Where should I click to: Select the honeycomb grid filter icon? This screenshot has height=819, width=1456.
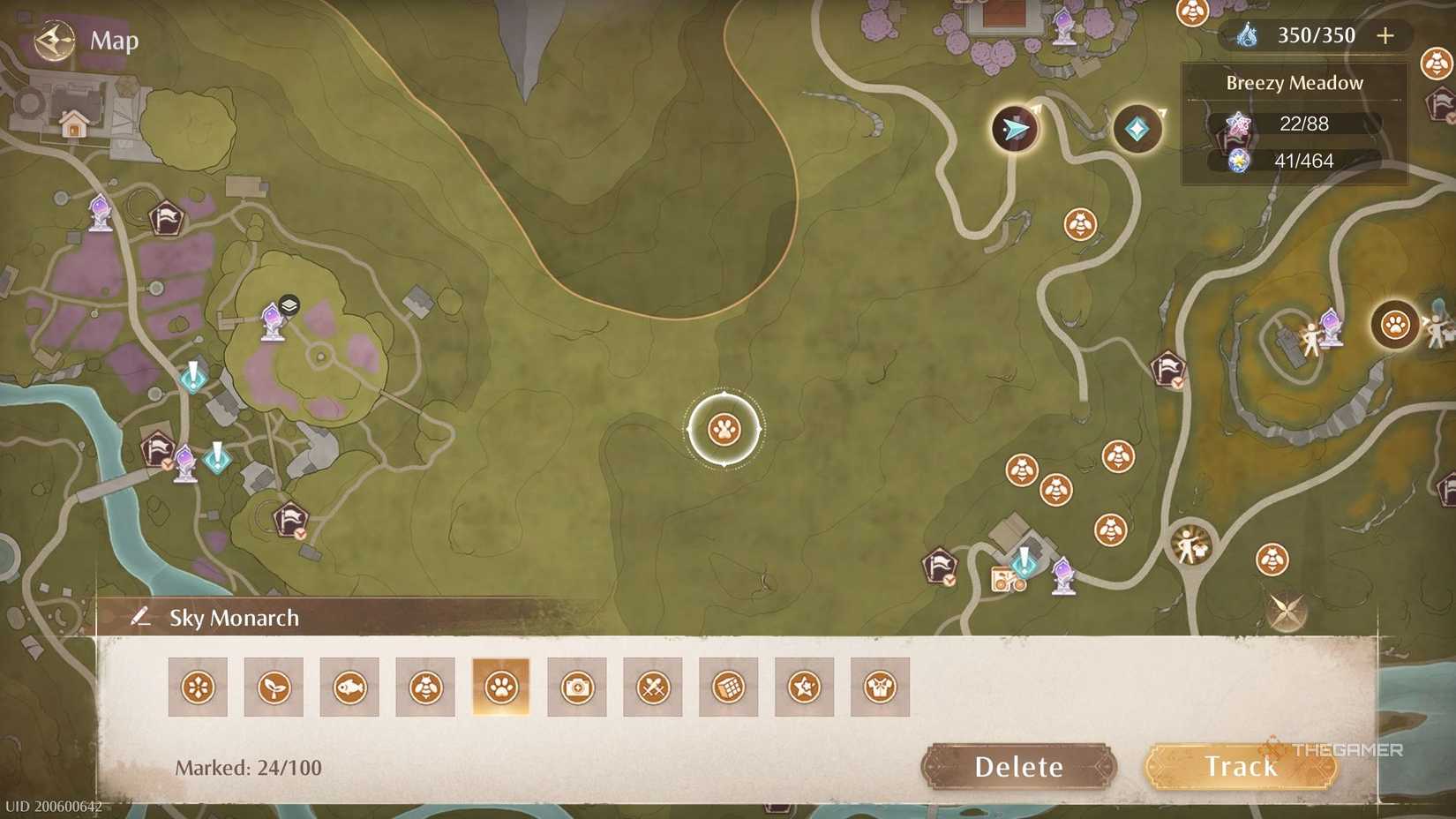729,687
